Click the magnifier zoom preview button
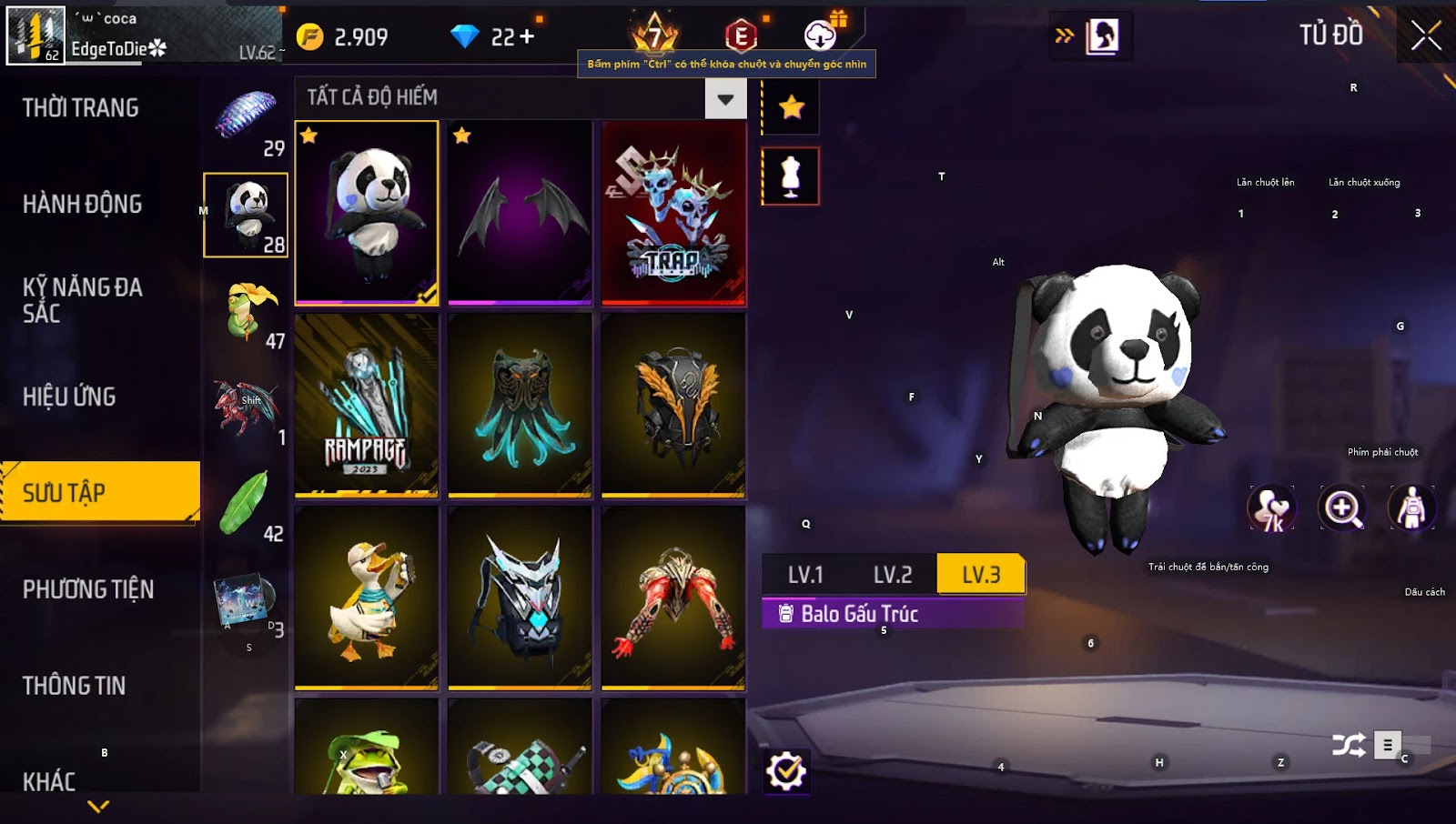 click(x=1343, y=507)
